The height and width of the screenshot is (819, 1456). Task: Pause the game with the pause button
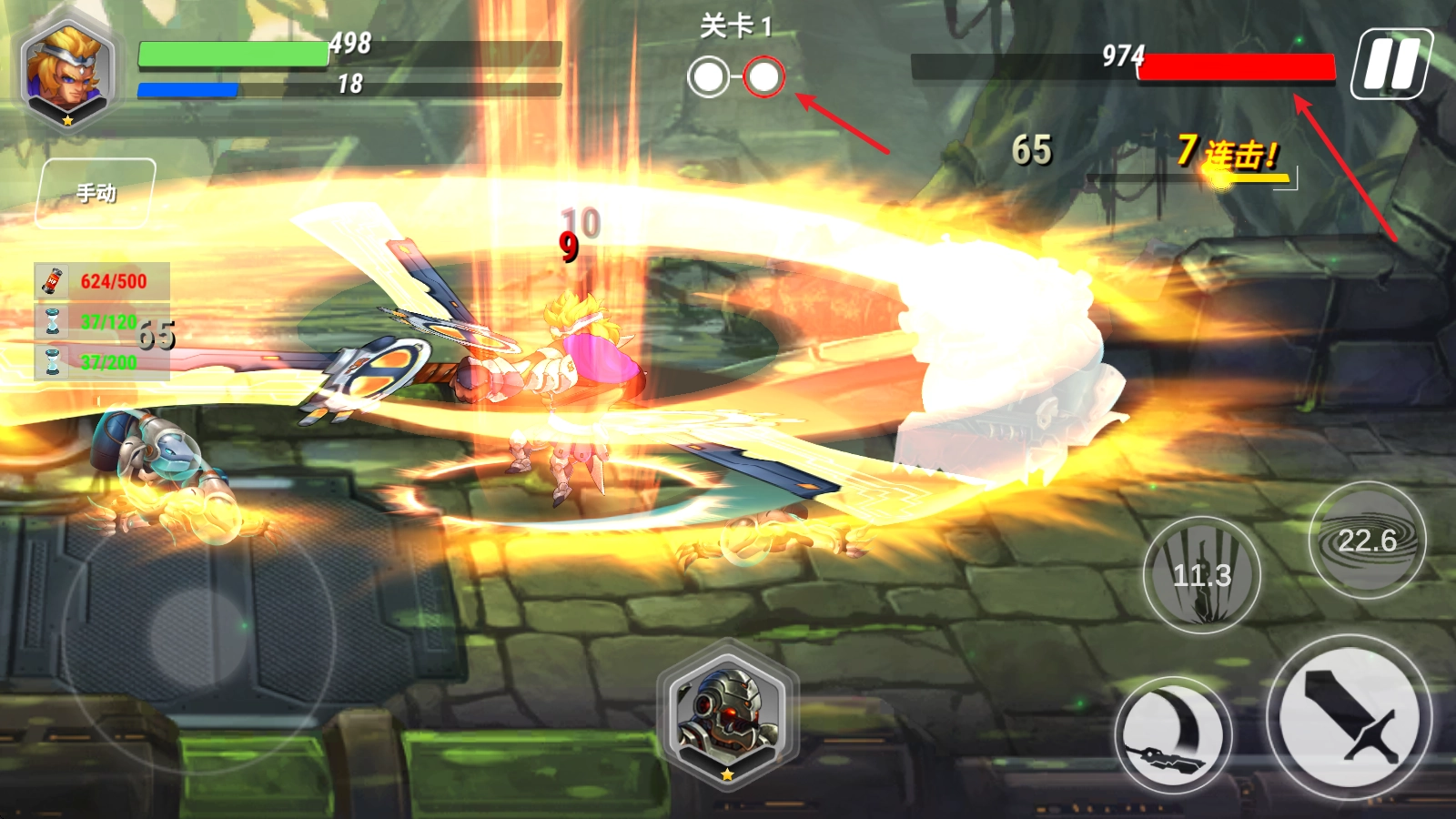pyautogui.click(x=1390, y=64)
